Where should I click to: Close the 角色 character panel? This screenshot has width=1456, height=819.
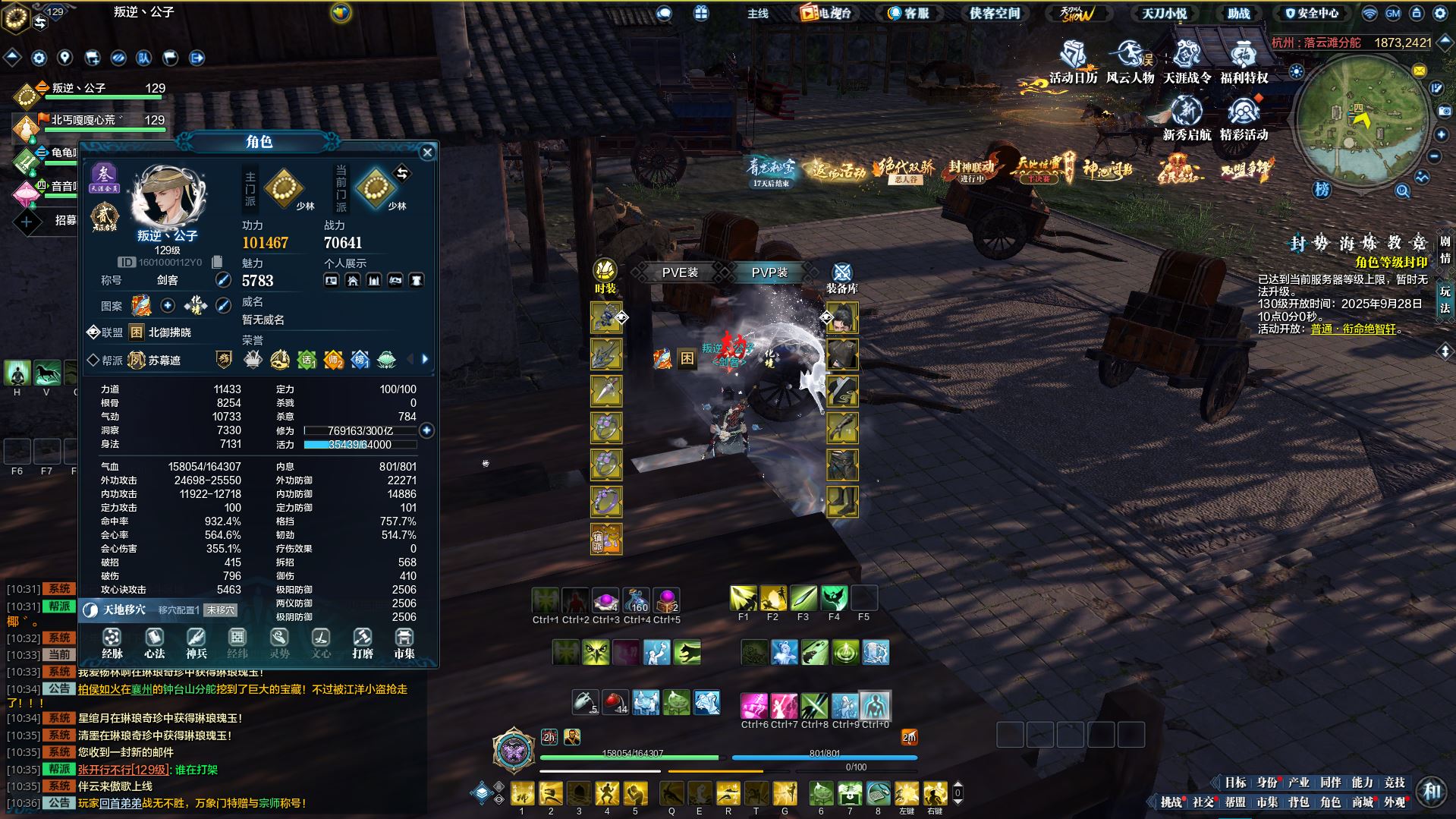(x=427, y=153)
